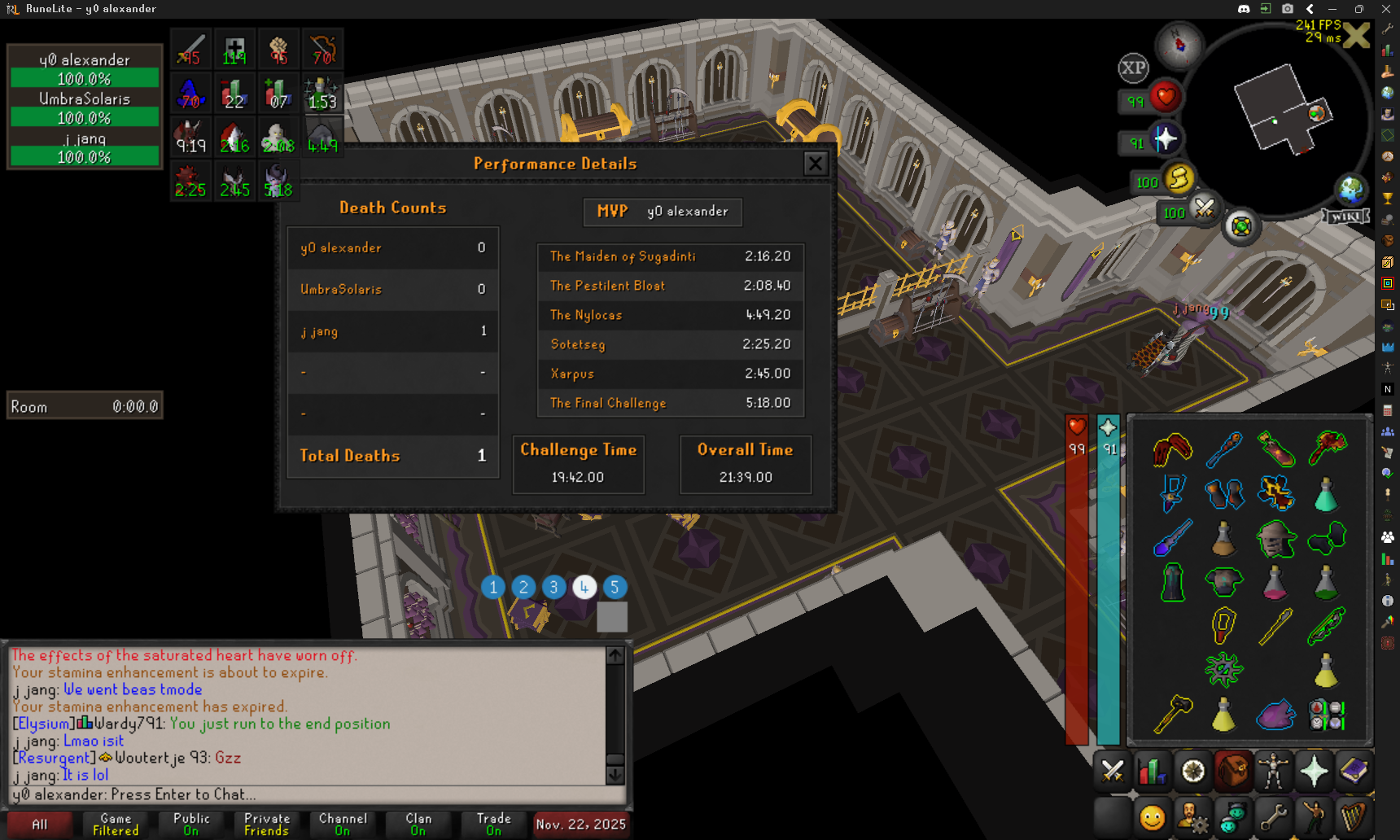
Task: Open the Skills tab
Action: click(1152, 771)
